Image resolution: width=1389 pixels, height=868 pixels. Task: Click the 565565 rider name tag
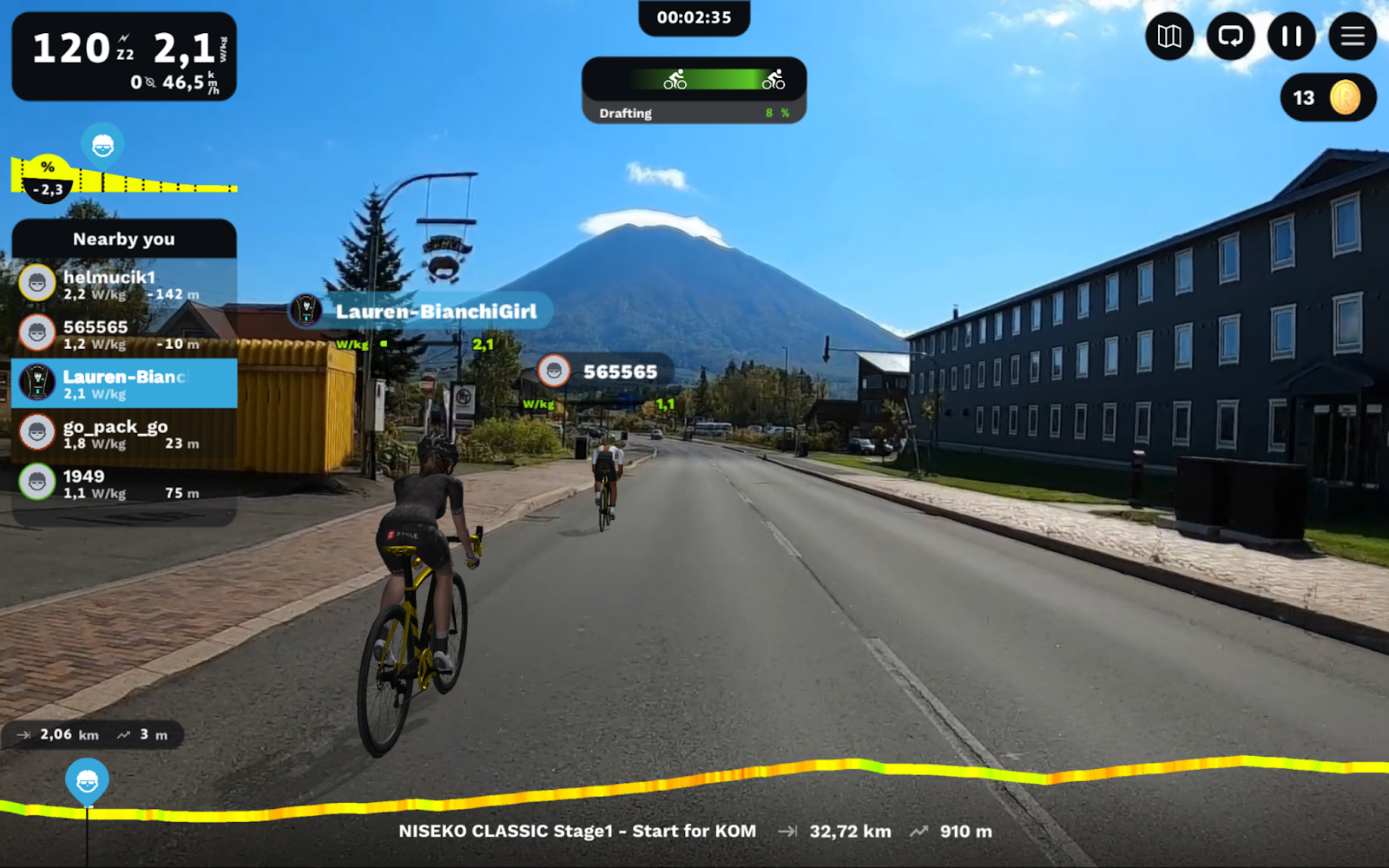click(605, 372)
